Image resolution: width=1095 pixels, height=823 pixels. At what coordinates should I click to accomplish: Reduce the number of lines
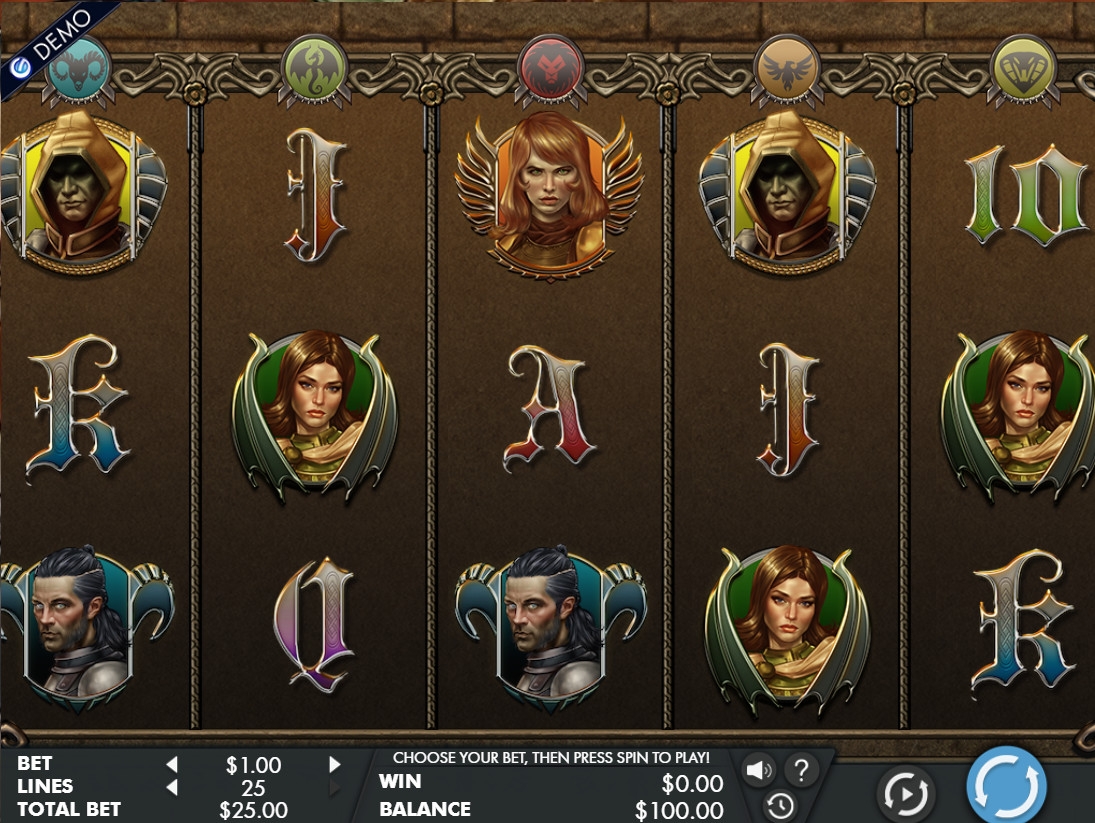click(172, 788)
